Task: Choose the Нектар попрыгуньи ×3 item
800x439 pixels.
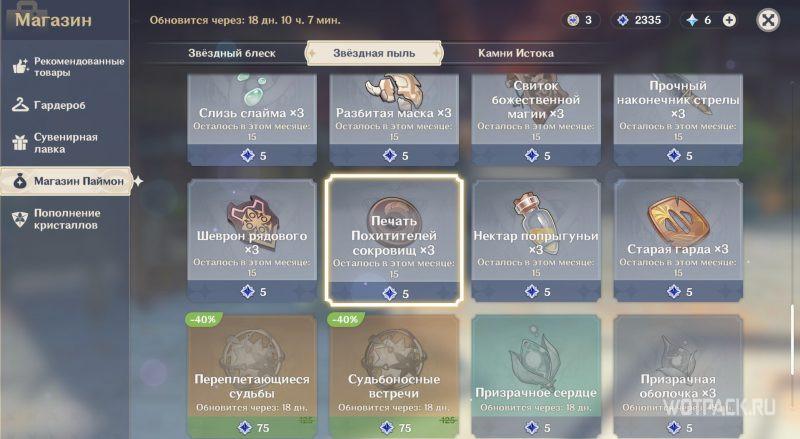Action: 537,240
